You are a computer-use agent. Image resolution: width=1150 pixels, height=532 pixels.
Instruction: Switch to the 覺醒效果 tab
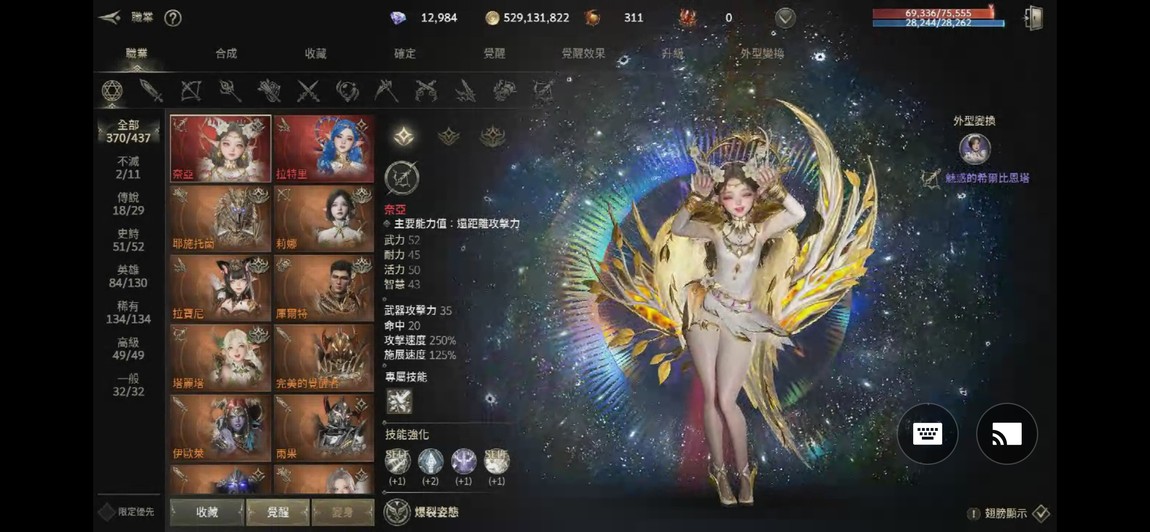click(583, 53)
